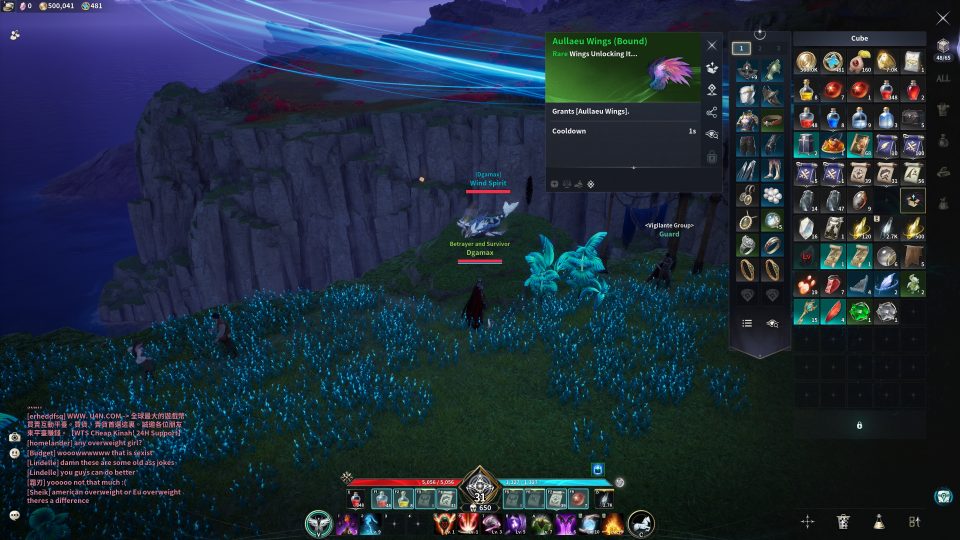Click the share icon on item tooltip
960x540 pixels.
tap(712, 112)
